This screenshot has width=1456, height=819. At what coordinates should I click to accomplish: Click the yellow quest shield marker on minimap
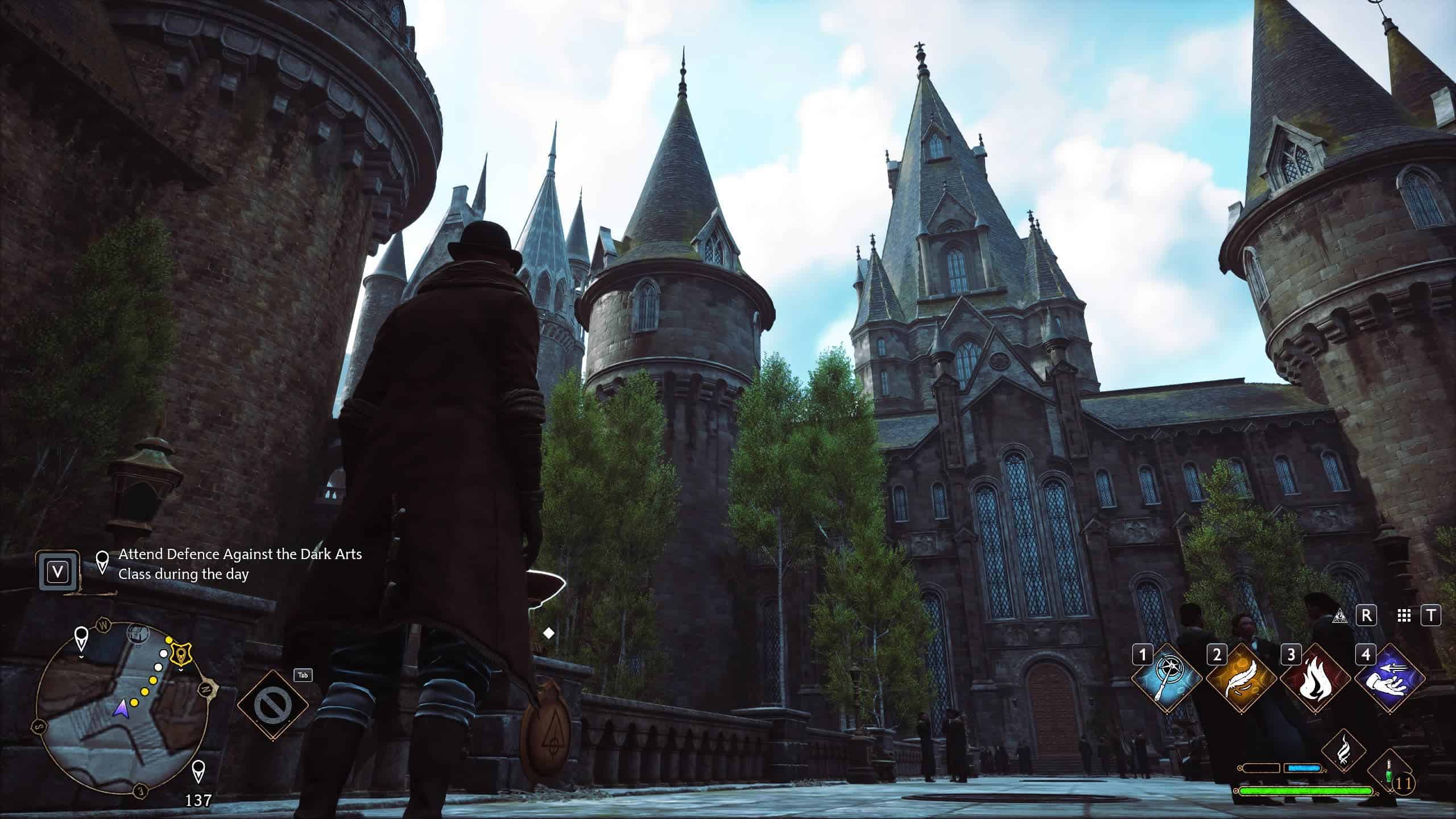click(x=181, y=654)
